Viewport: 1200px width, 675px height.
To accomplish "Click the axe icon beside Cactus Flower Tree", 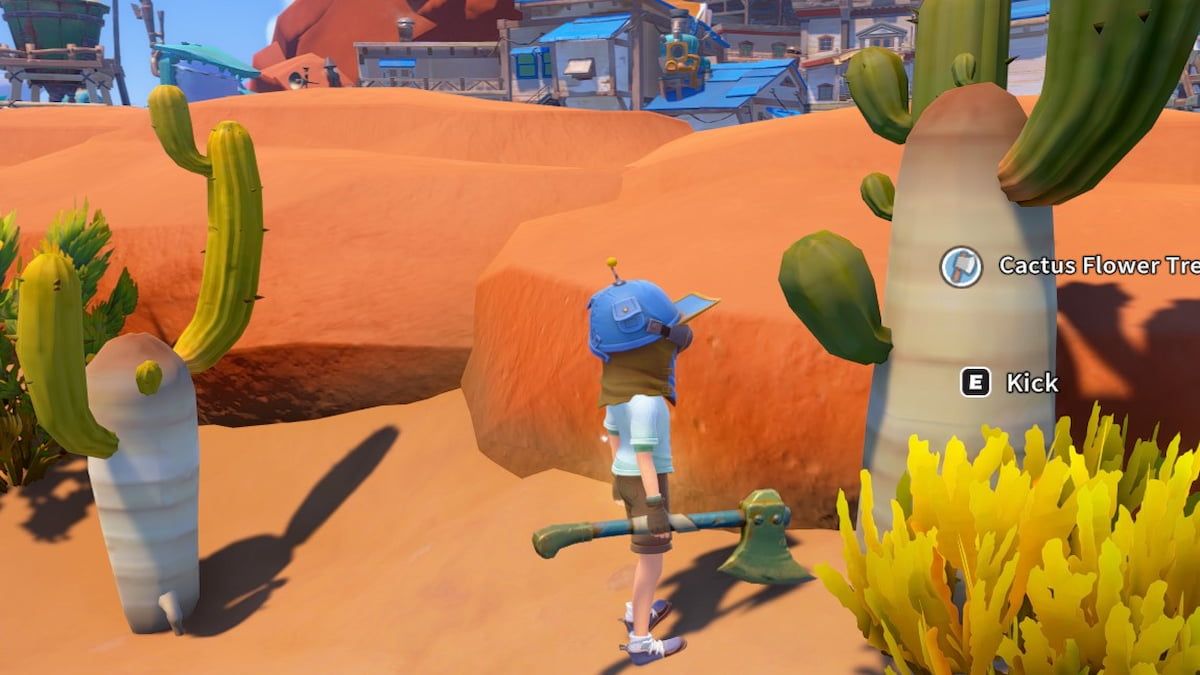I will click(961, 267).
